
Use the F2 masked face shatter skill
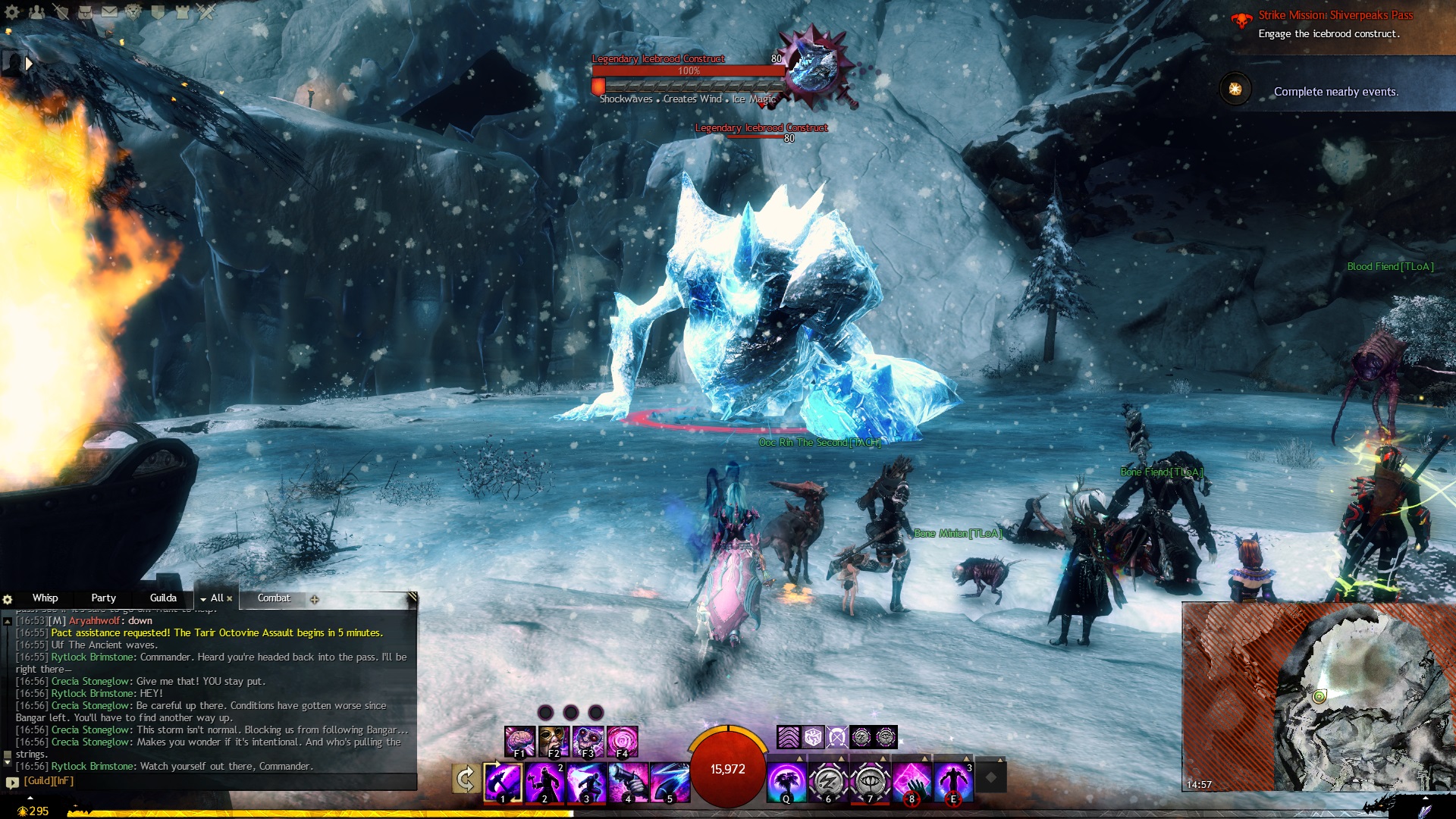pos(554,741)
